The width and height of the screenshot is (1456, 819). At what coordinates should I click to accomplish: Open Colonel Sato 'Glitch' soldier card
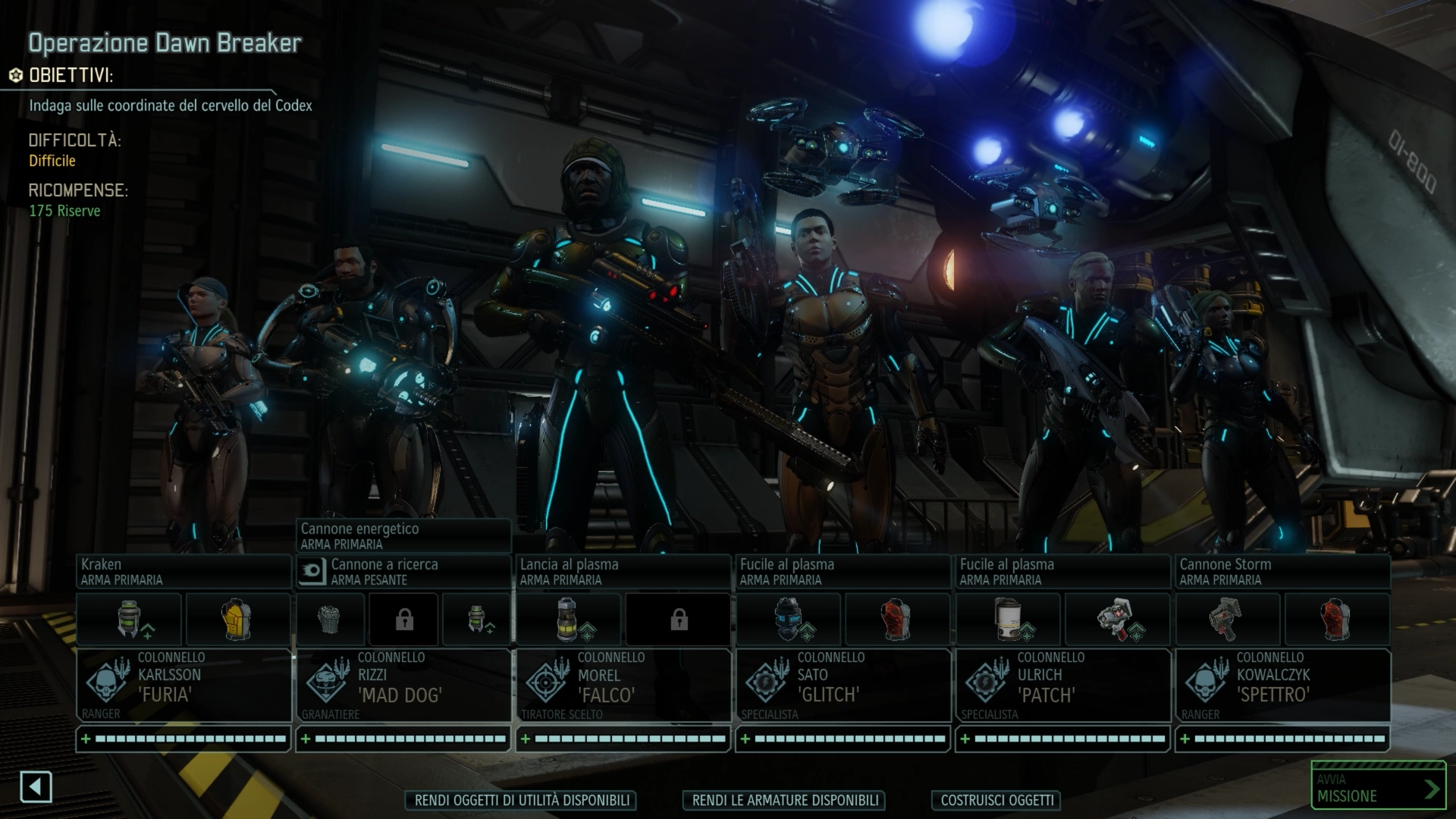[843, 685]
